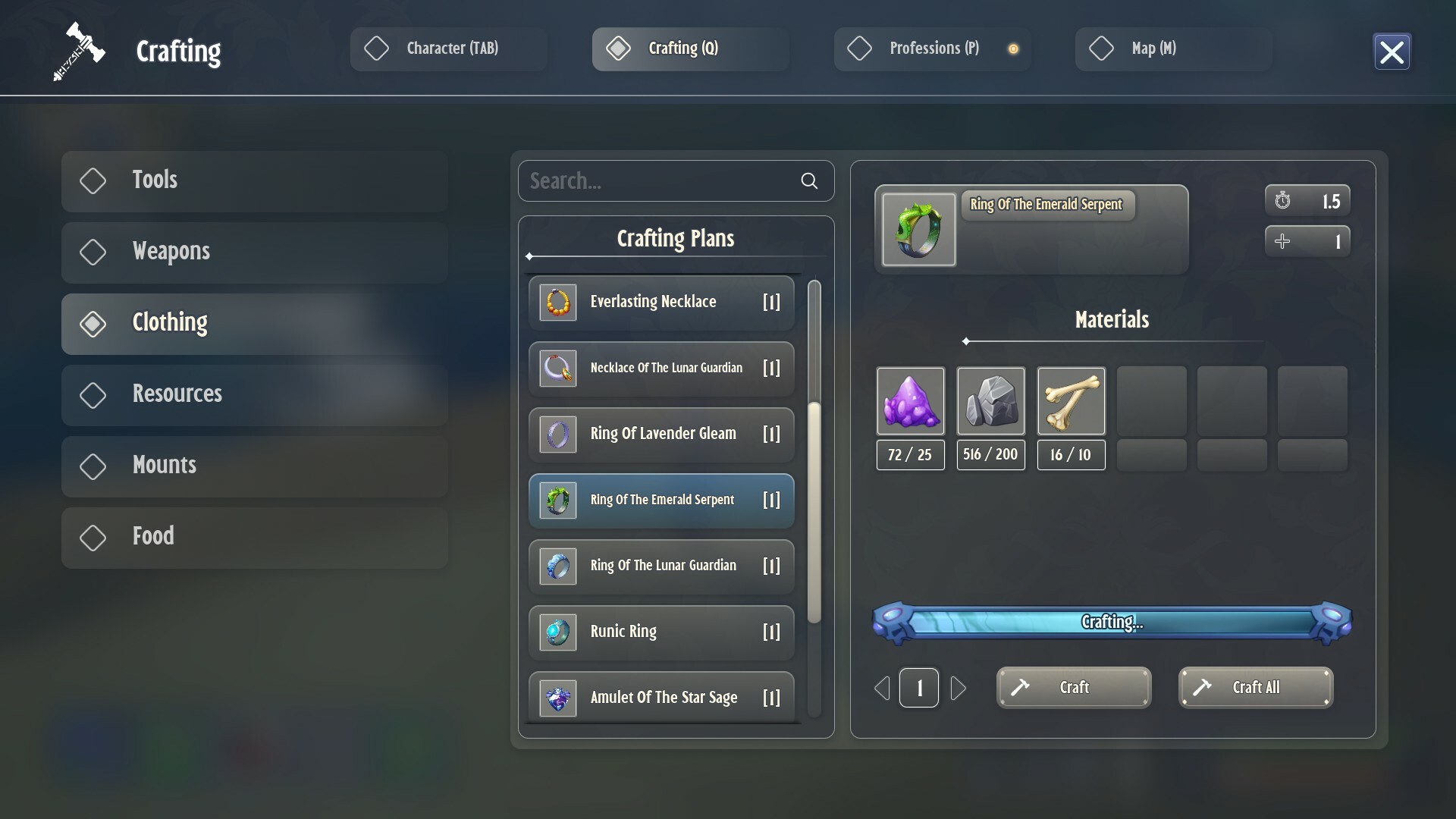Click the crafting plans search field
Screen dimensions: 1456x819
click(660, 181)
